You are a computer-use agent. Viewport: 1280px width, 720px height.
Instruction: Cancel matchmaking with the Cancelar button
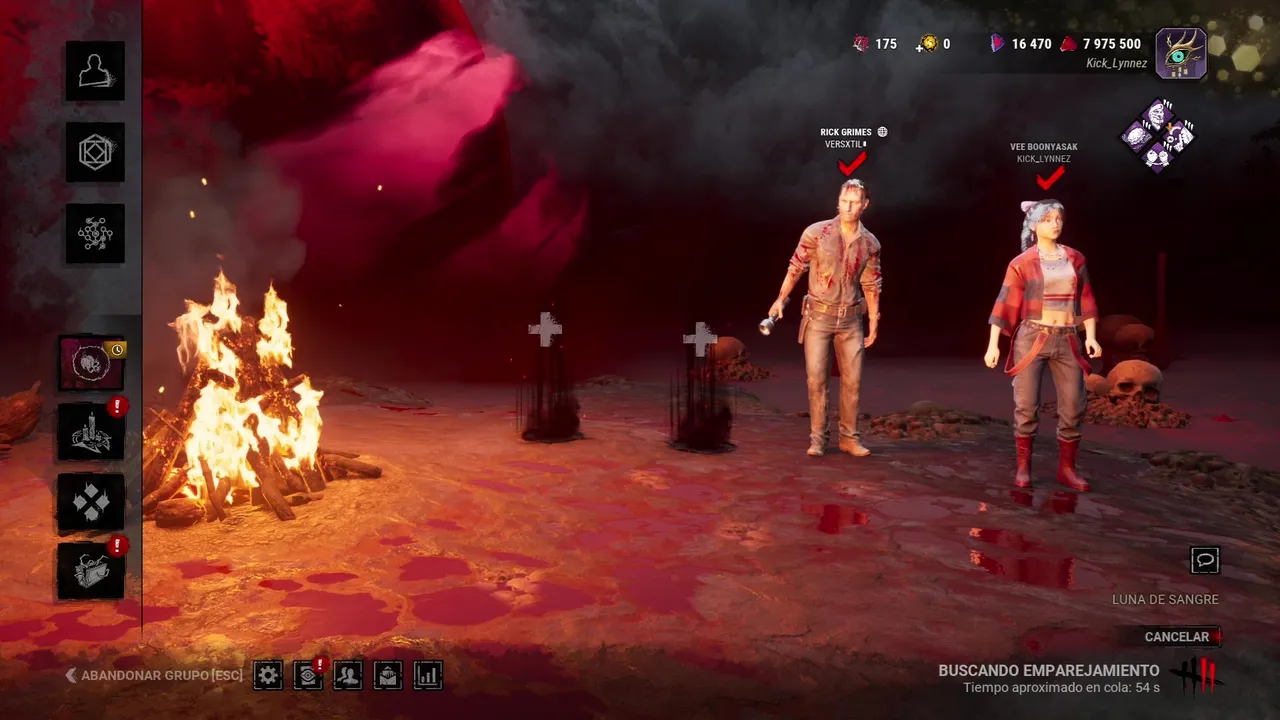[1180, 637]
